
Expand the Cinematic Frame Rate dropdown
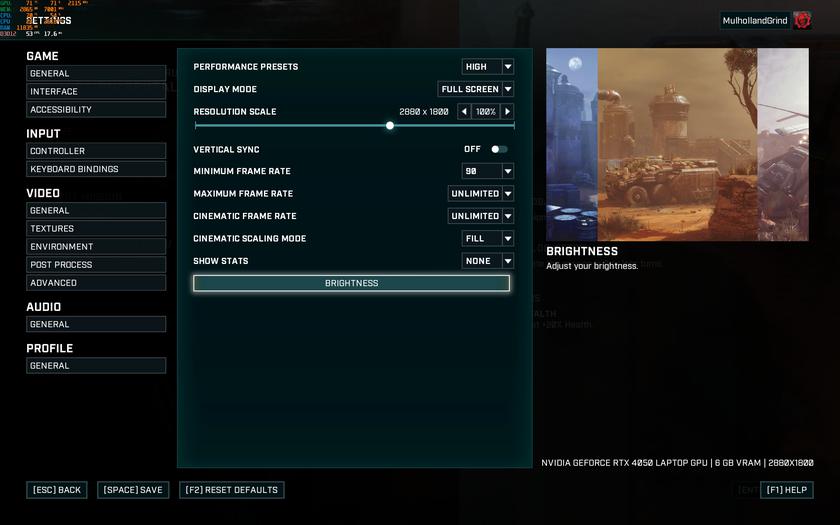pyautogui.click(x=480, y=216)
